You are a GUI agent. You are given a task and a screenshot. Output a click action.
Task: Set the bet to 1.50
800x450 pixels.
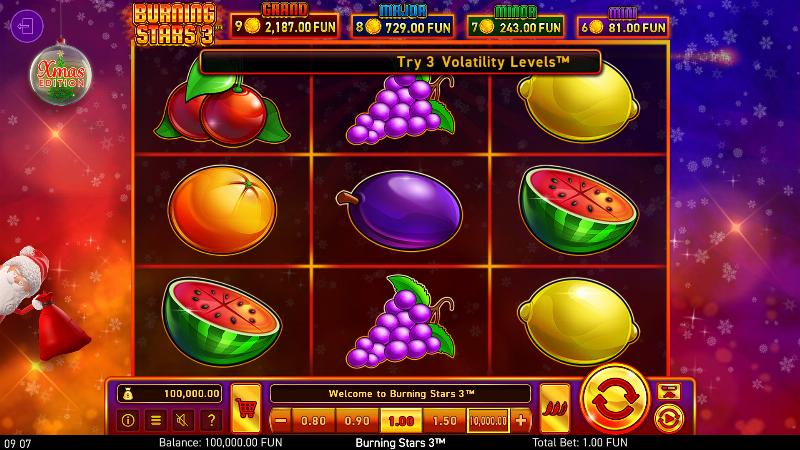(445, 420)
